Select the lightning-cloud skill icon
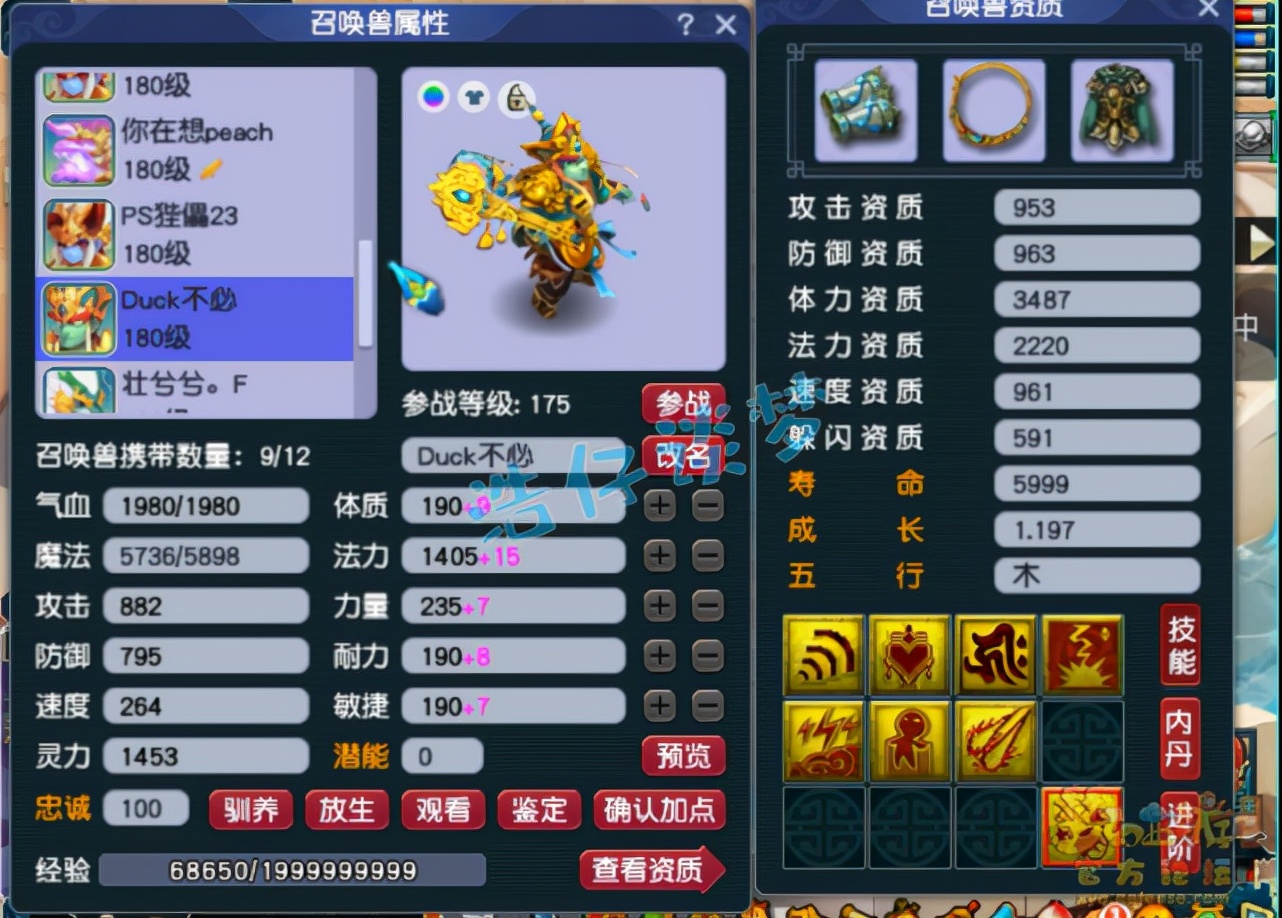The width and height of the screenshot is (1282, 918). coord(823,742)
